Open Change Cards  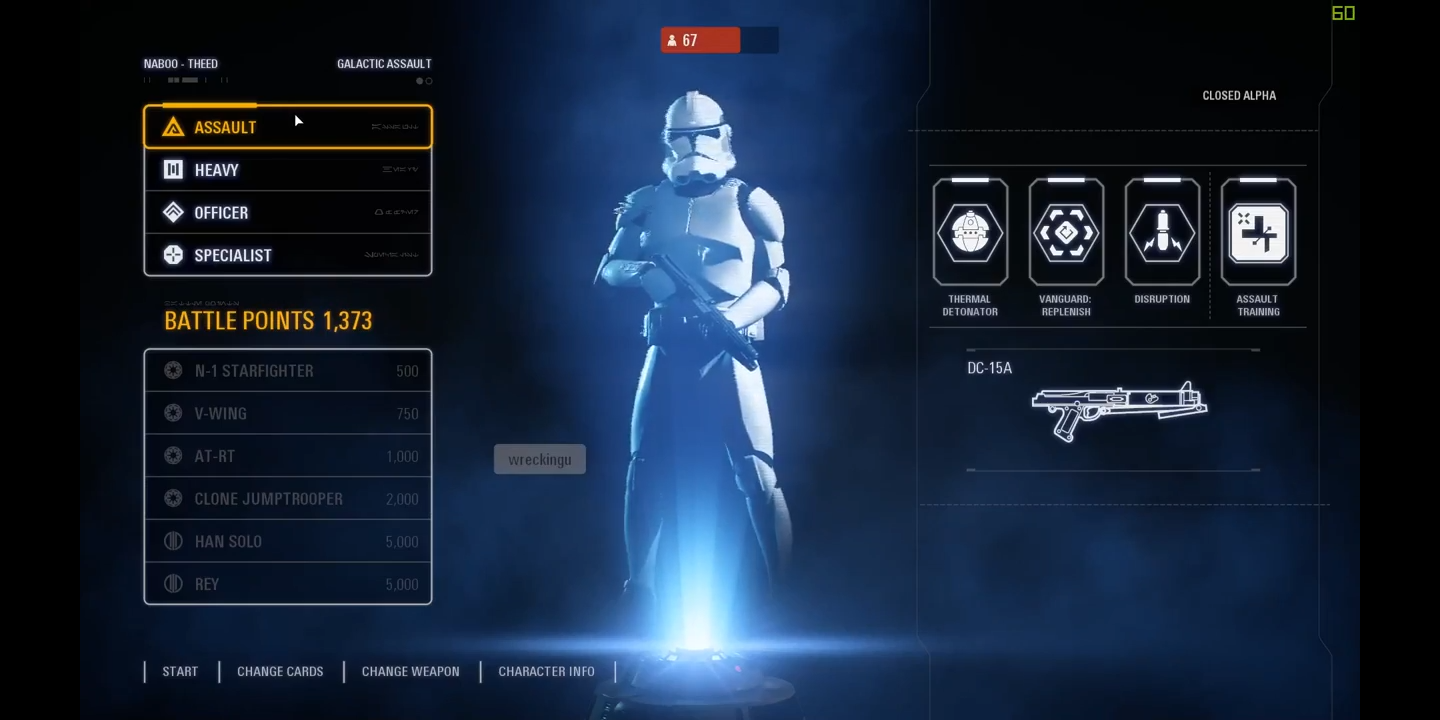click(x=280, y=671)
